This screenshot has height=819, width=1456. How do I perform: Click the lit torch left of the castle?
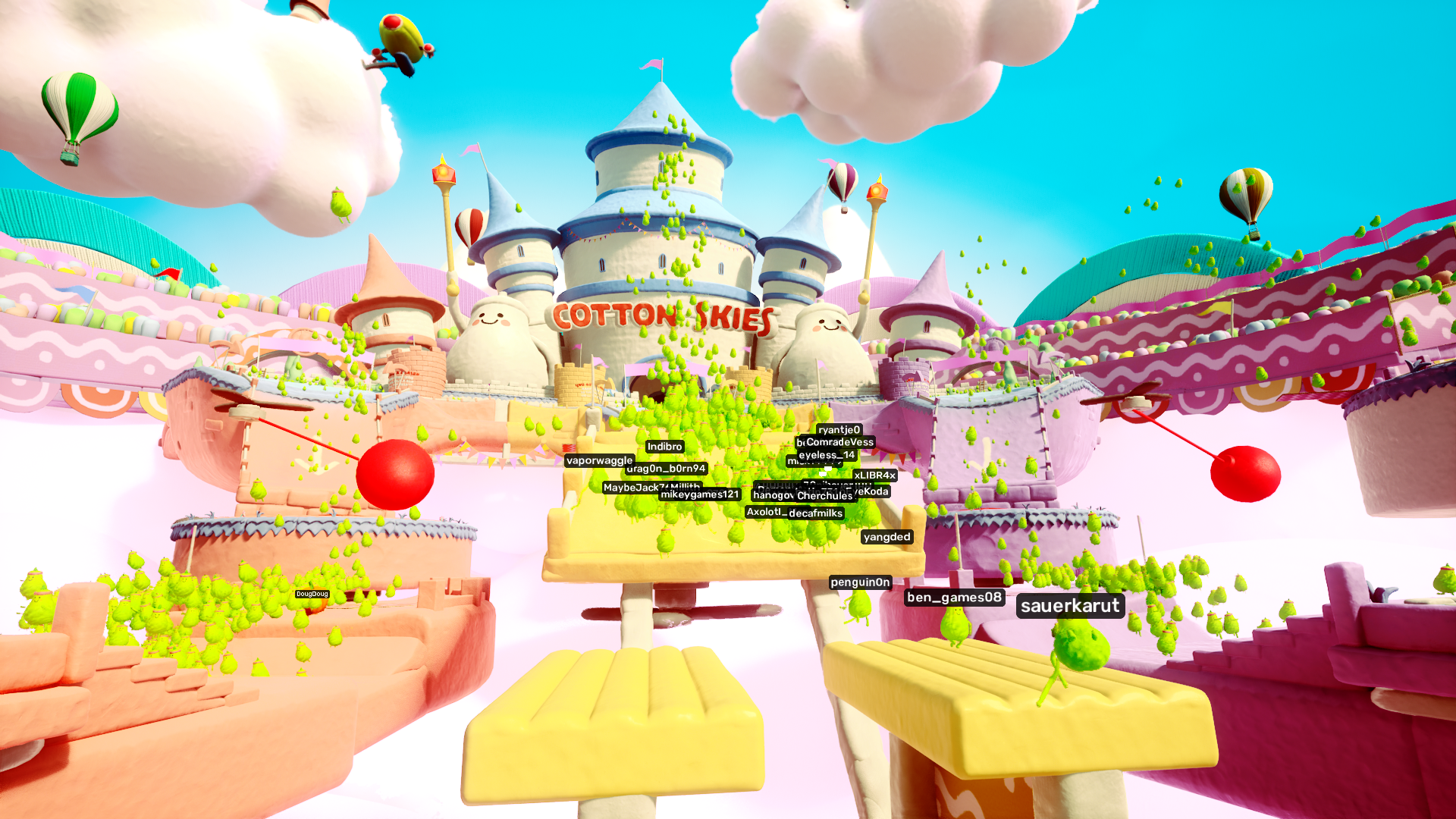click(x=444, y=173)
